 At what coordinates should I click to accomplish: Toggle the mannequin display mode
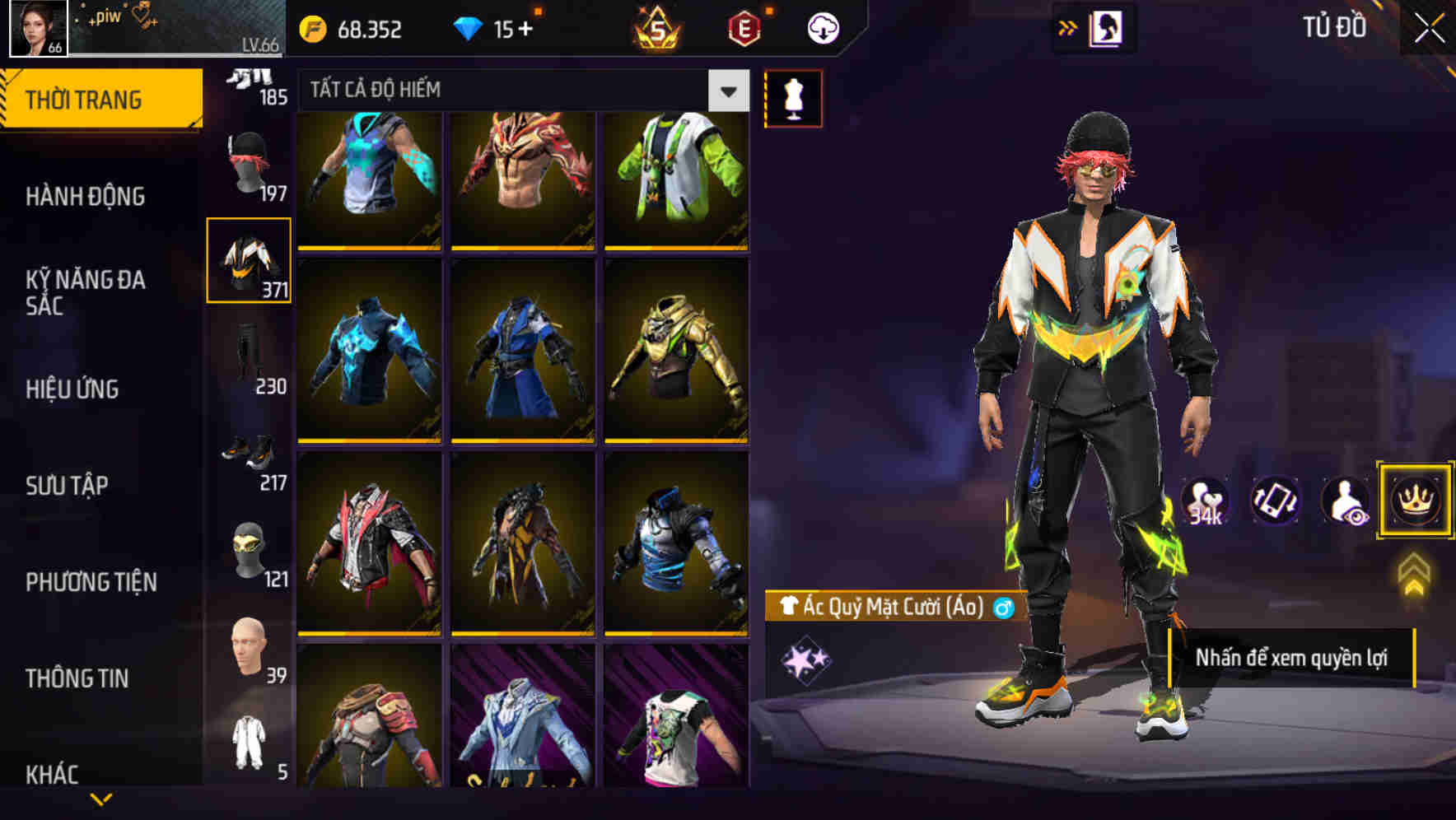tap(793, 98)
